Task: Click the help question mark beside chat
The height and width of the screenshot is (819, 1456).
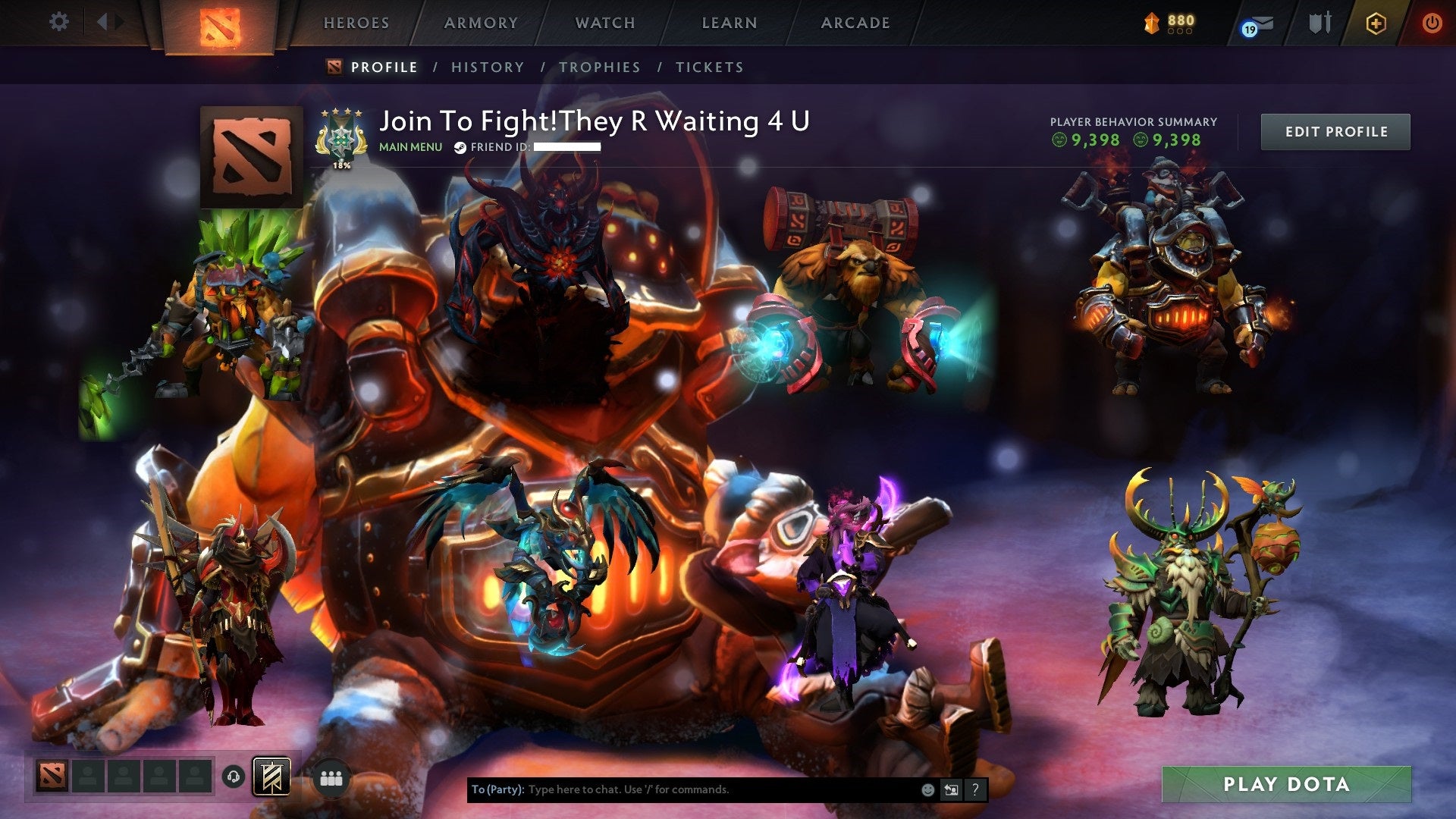Action: coord(974,789)
